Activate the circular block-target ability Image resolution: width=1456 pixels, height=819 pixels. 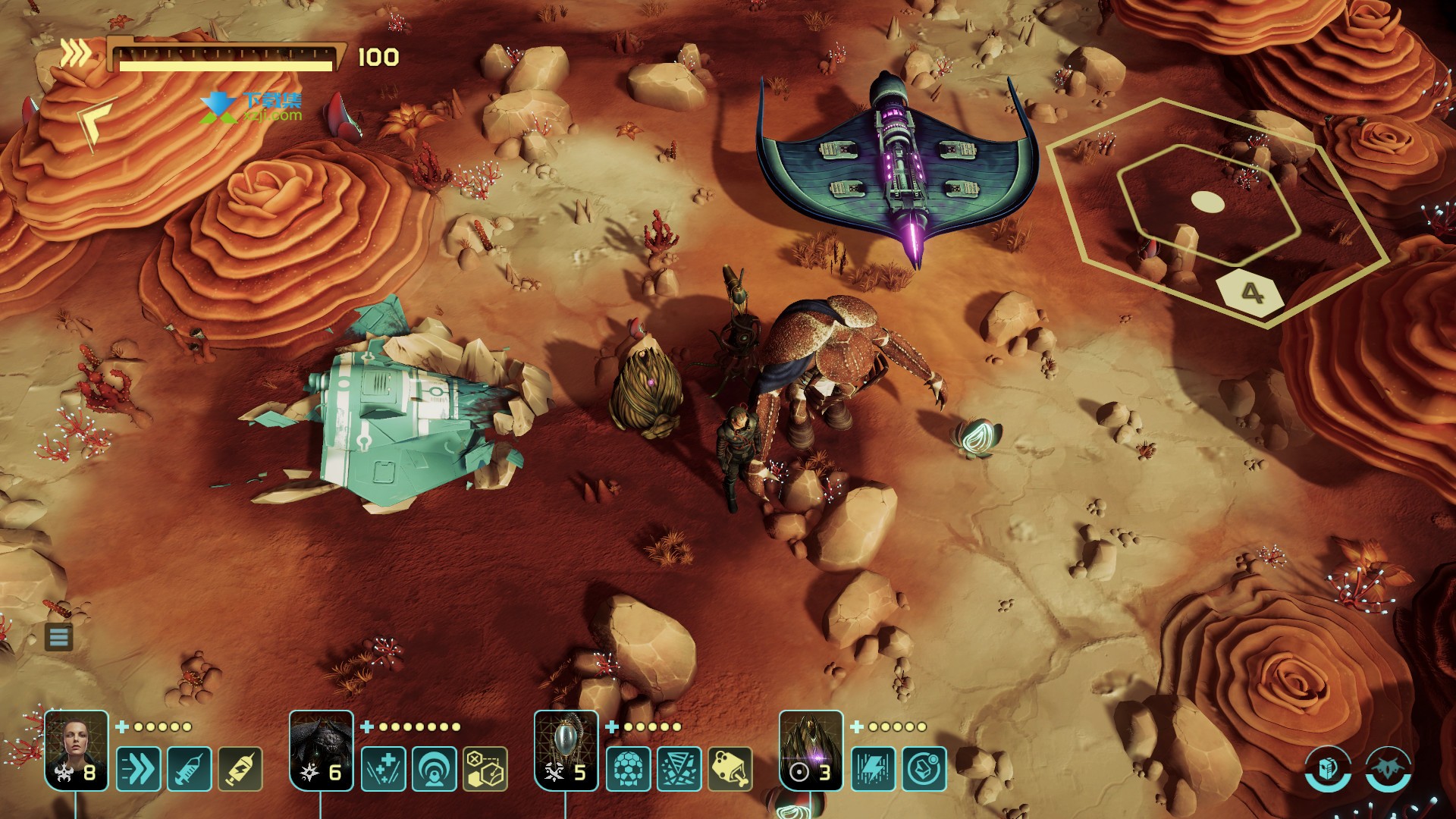(x=924, y=769)
